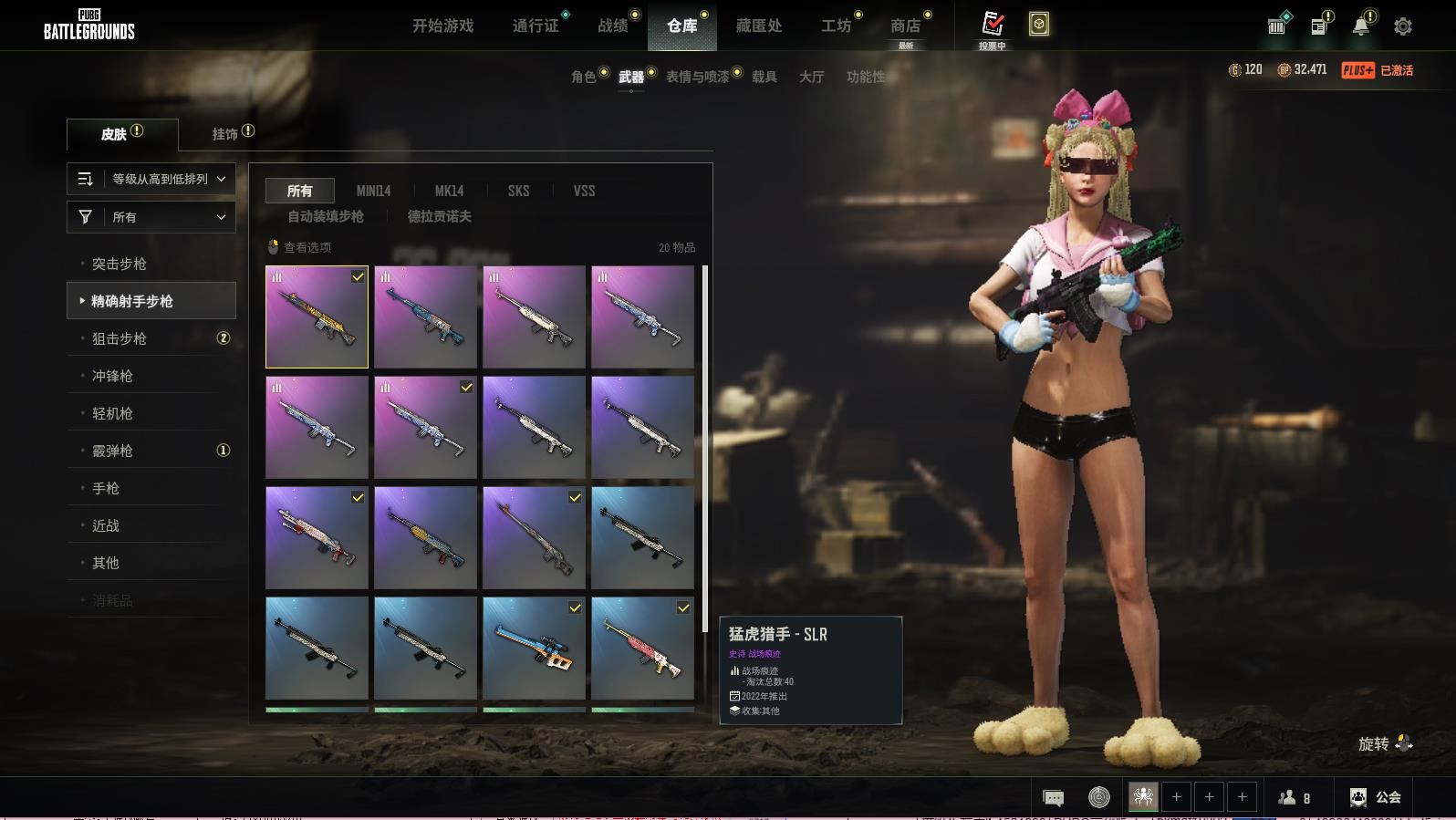Choose the 突击步枪 assault rifle category

(120, 264)
